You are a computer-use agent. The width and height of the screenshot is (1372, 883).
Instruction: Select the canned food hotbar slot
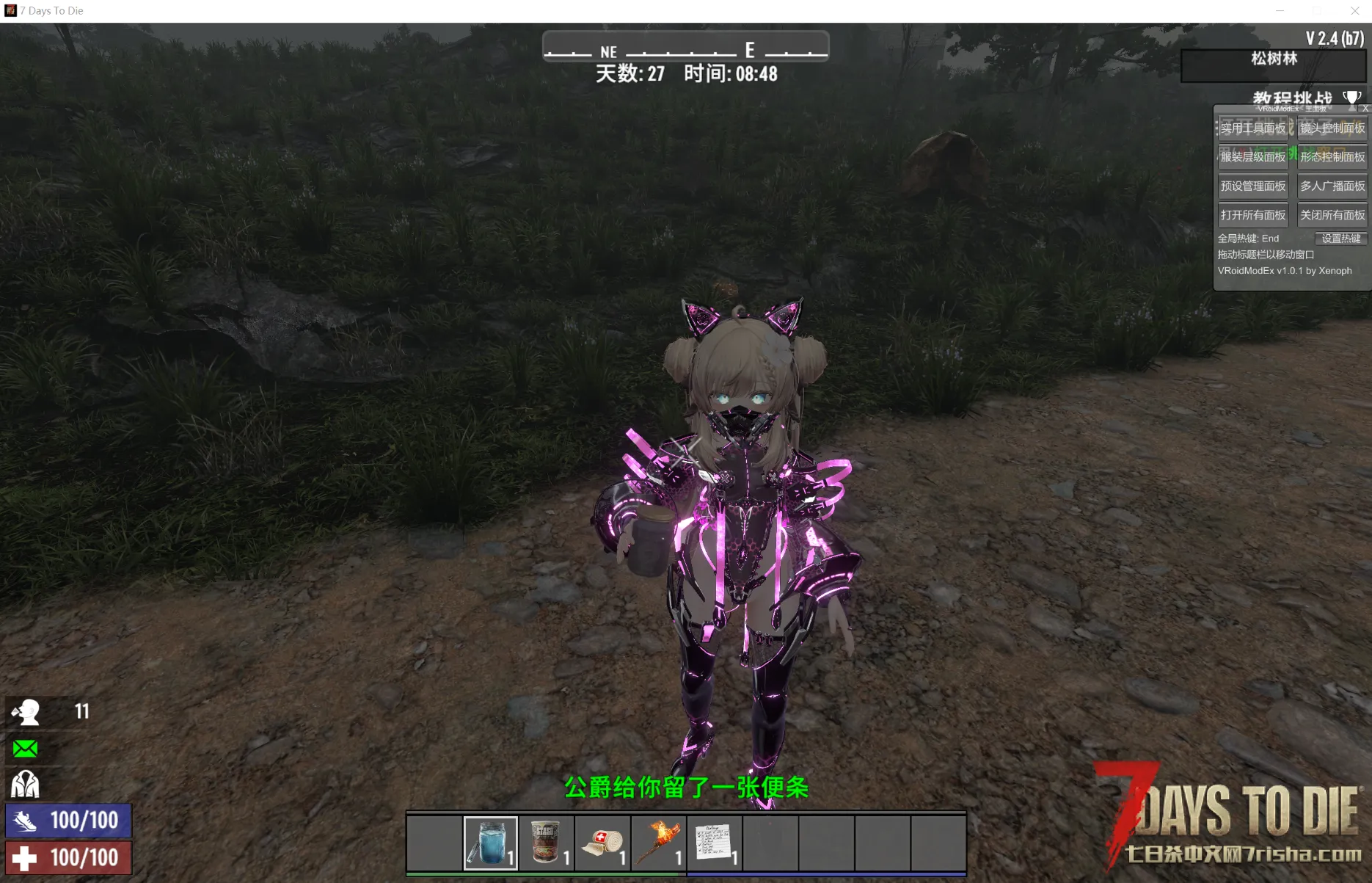(547, 843)
